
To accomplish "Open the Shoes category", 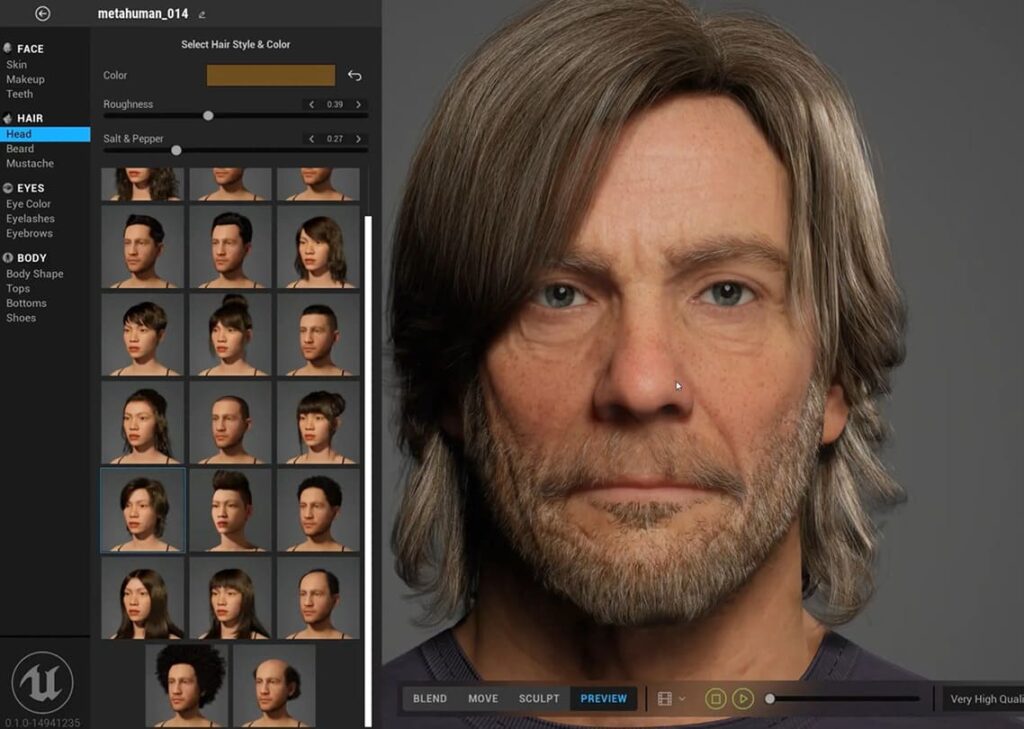I will pyautogui.click(x=21, y=318).
